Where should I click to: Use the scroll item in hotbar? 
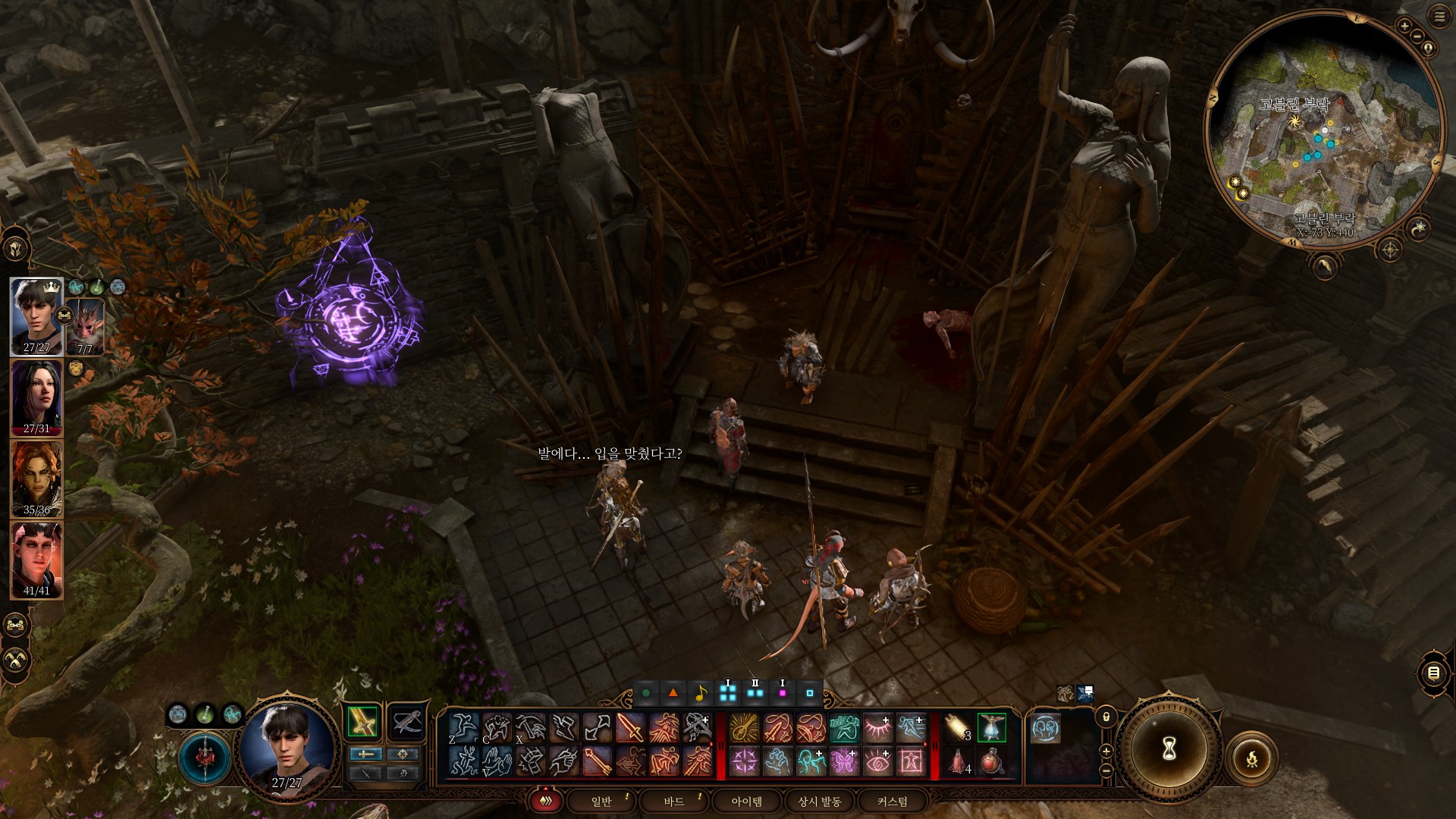pyautogui.click(x=957, y=728)
